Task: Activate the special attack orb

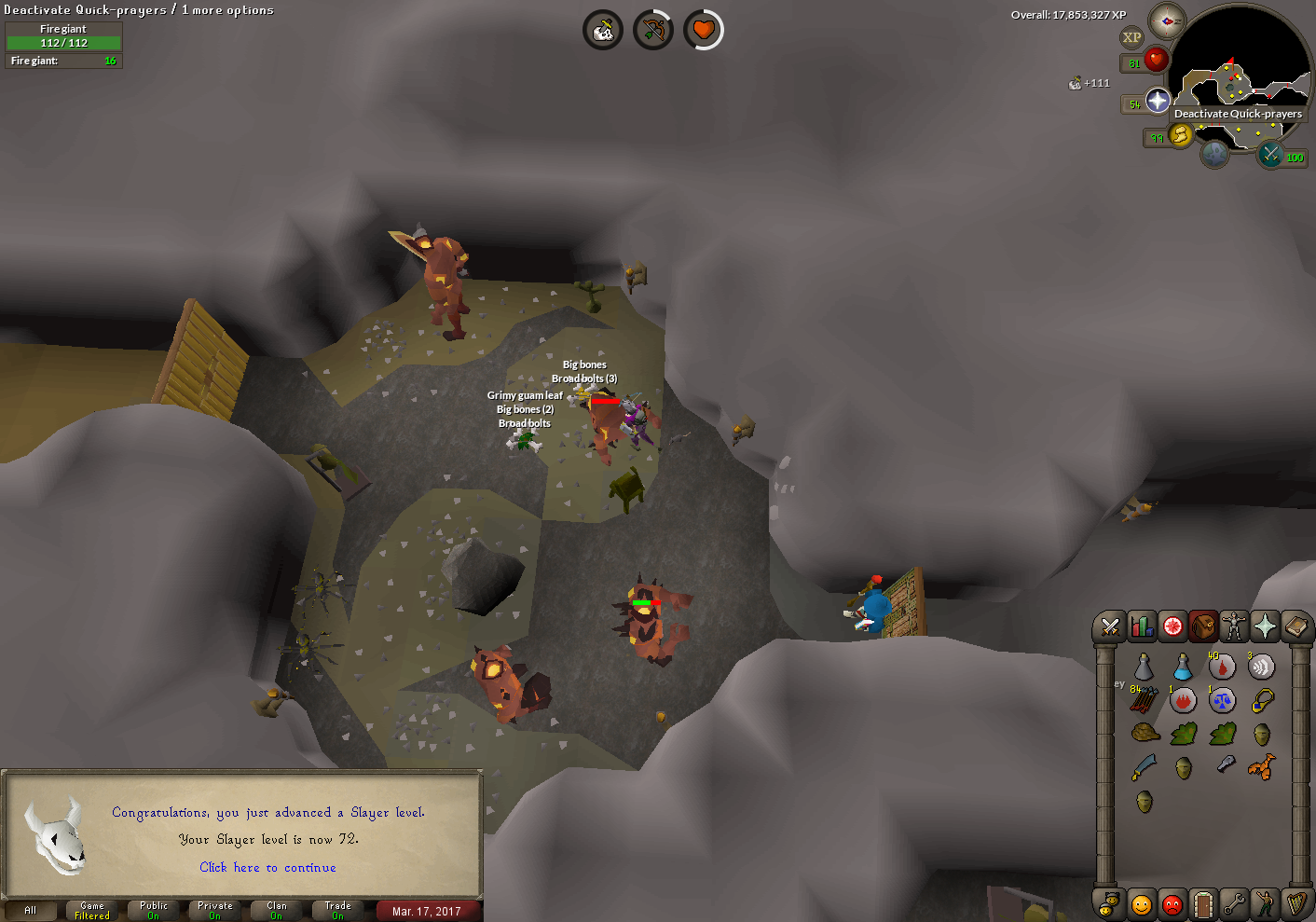Action: click(1270, 155)
